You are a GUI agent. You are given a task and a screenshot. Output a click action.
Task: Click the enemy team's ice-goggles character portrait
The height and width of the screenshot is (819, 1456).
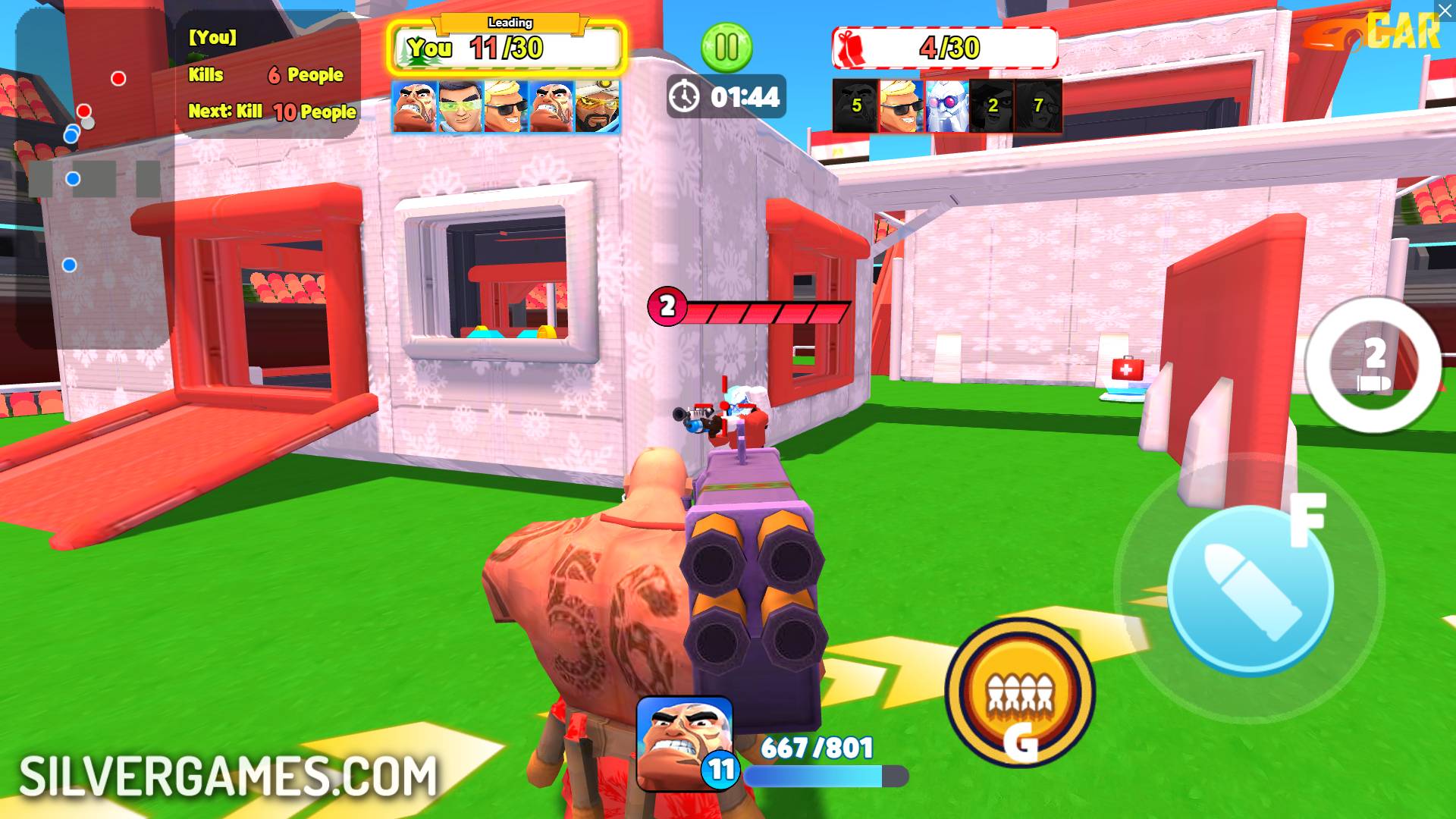point(947,106)
